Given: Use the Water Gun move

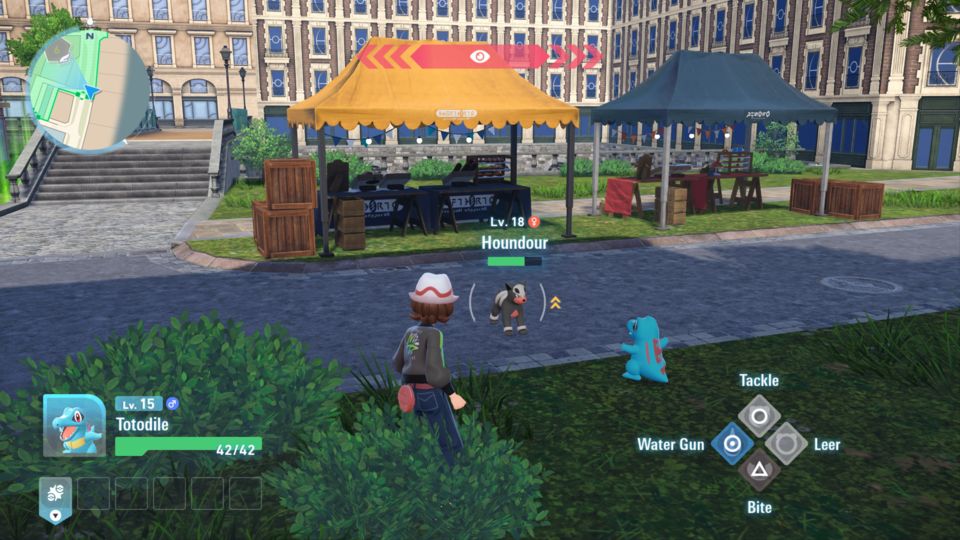Looking at the screenshot, I should pyautogui.click(x=733, y=443).
